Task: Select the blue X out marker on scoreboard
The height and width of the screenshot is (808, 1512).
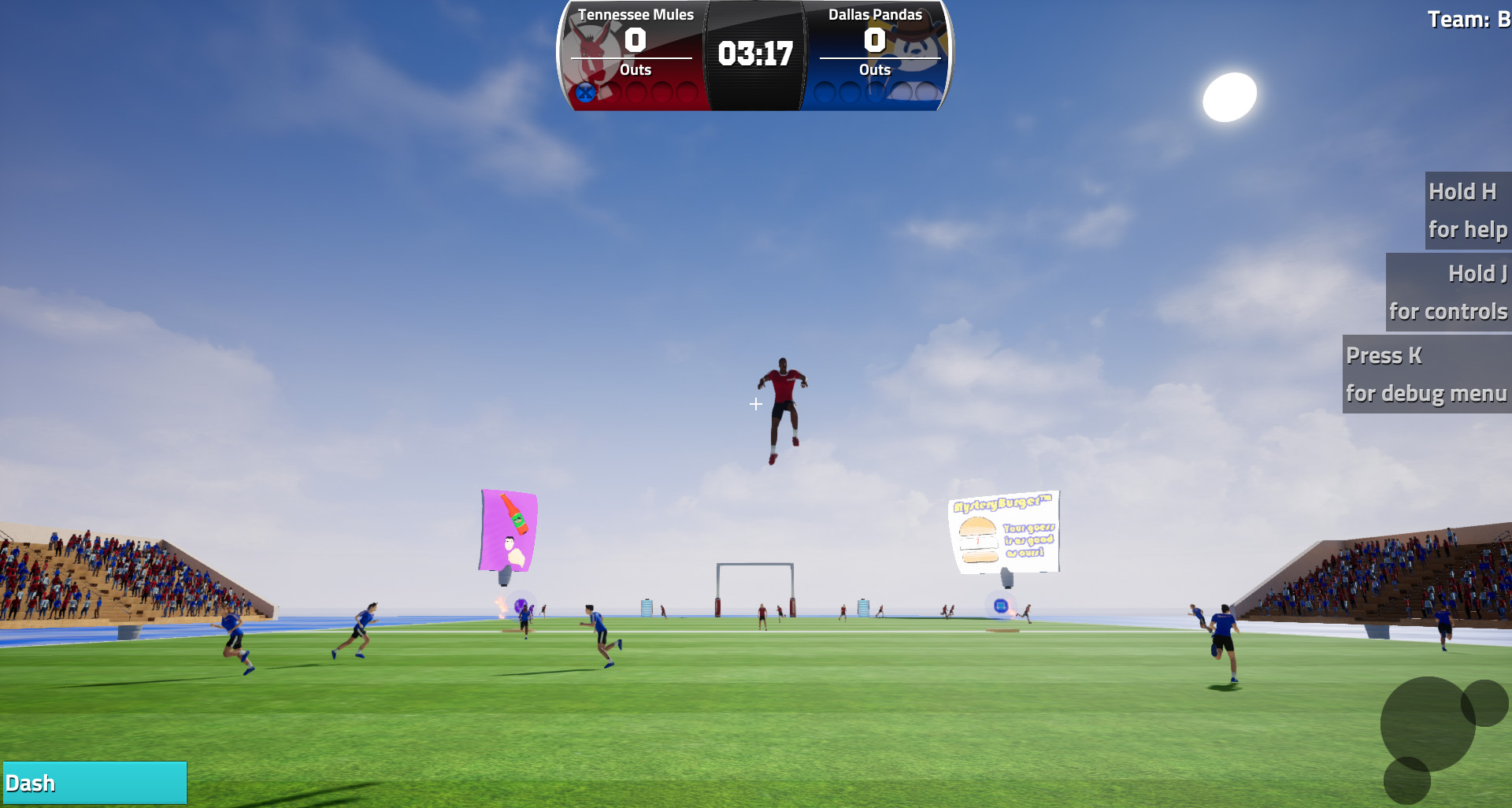Action: pos(585,94)
